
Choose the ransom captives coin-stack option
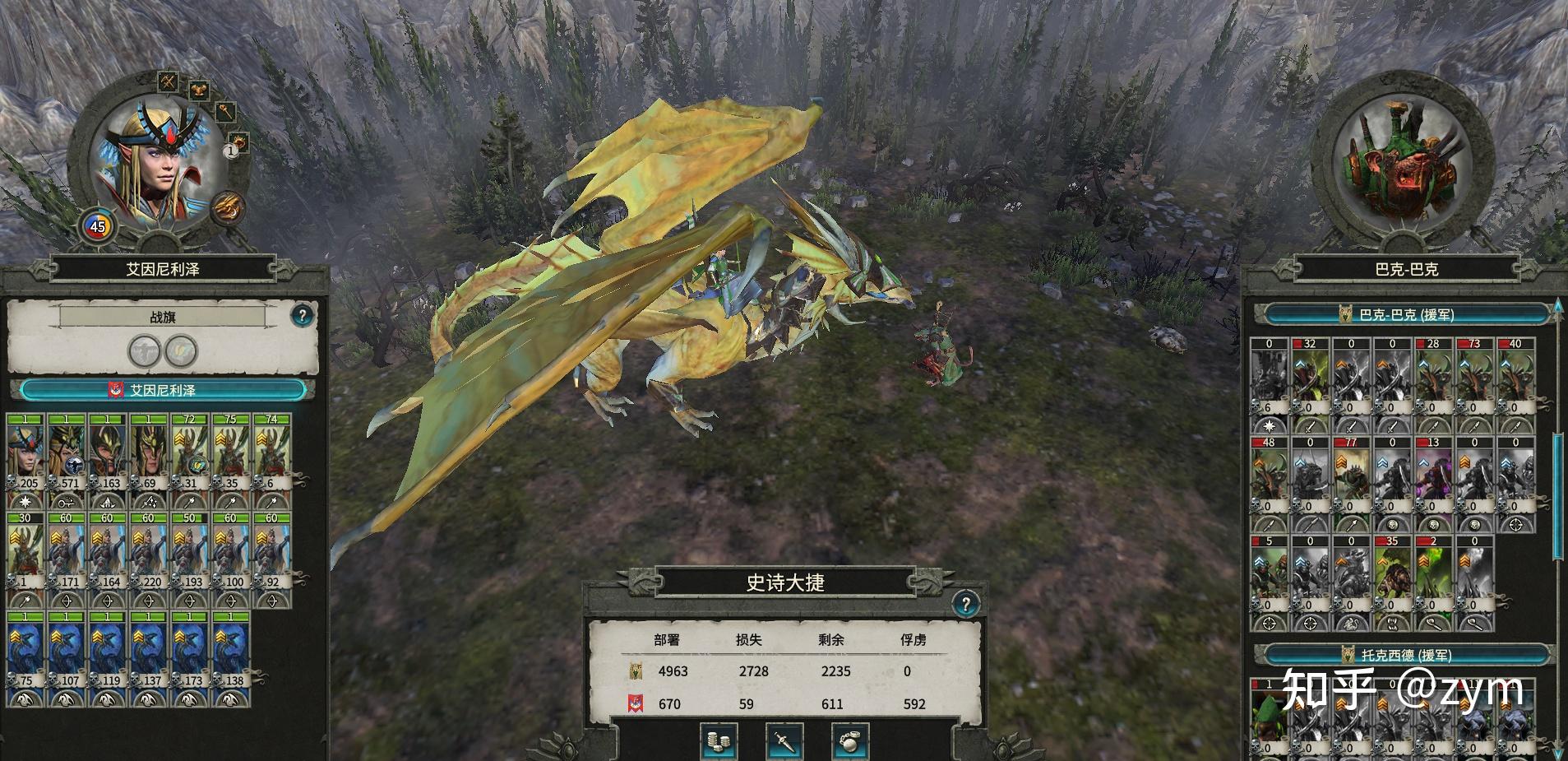point(719,741)
